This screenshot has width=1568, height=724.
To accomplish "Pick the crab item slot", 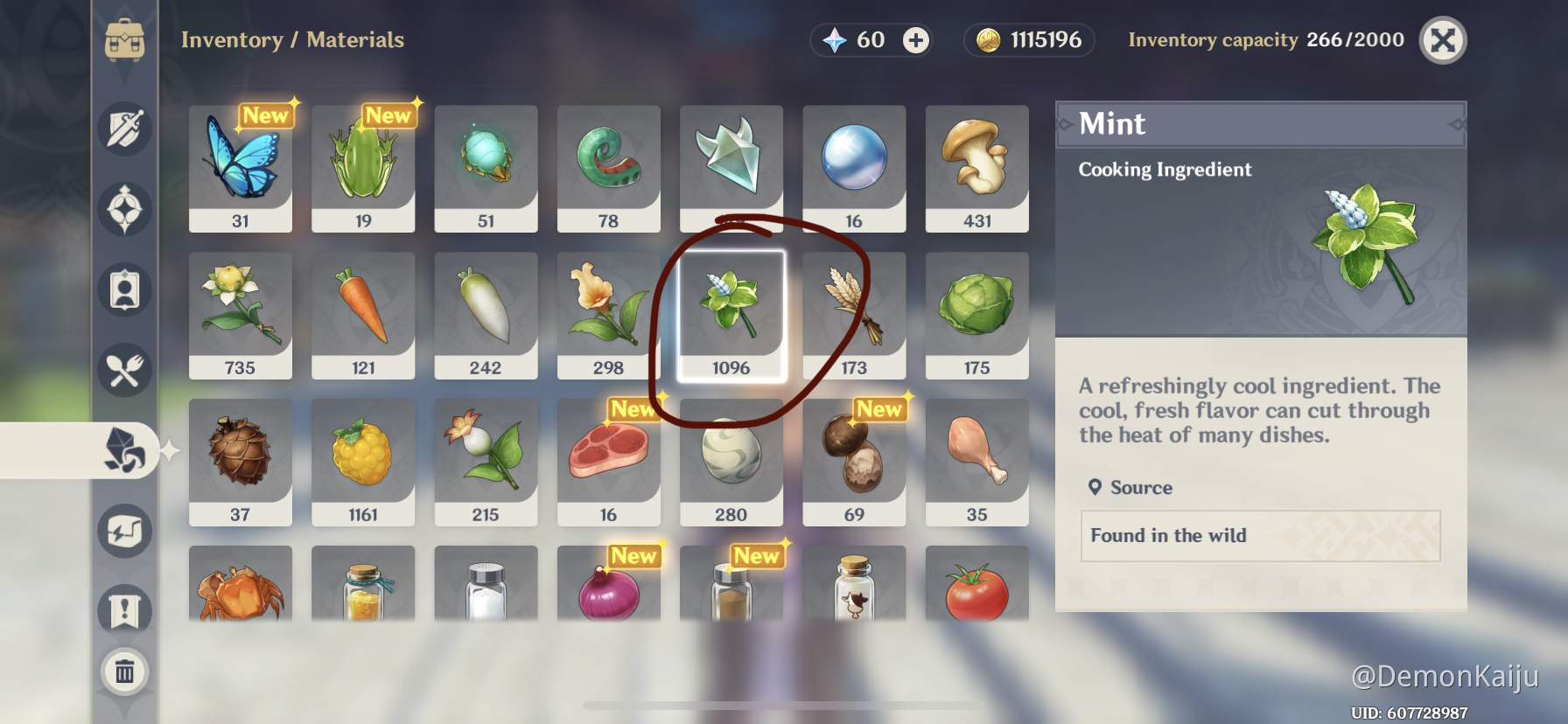I will (x=241, y=584).
